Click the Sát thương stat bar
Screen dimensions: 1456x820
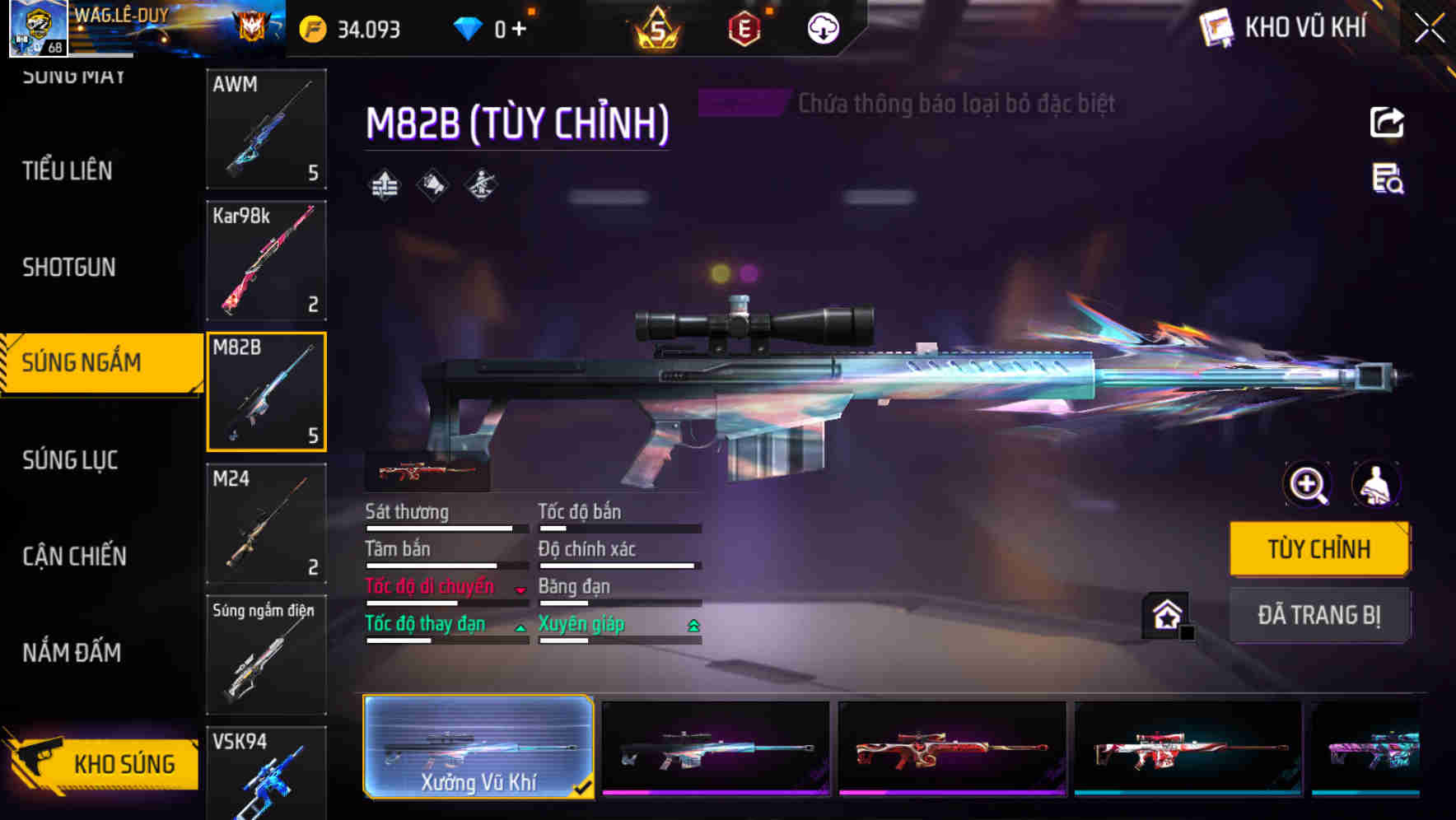tap(446, 528)
